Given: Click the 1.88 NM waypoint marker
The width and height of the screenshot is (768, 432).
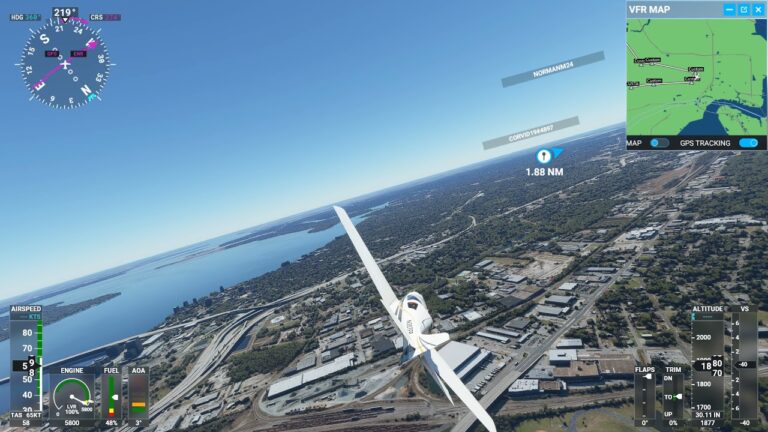Looking at the screenshot, I should pos(543,156).
